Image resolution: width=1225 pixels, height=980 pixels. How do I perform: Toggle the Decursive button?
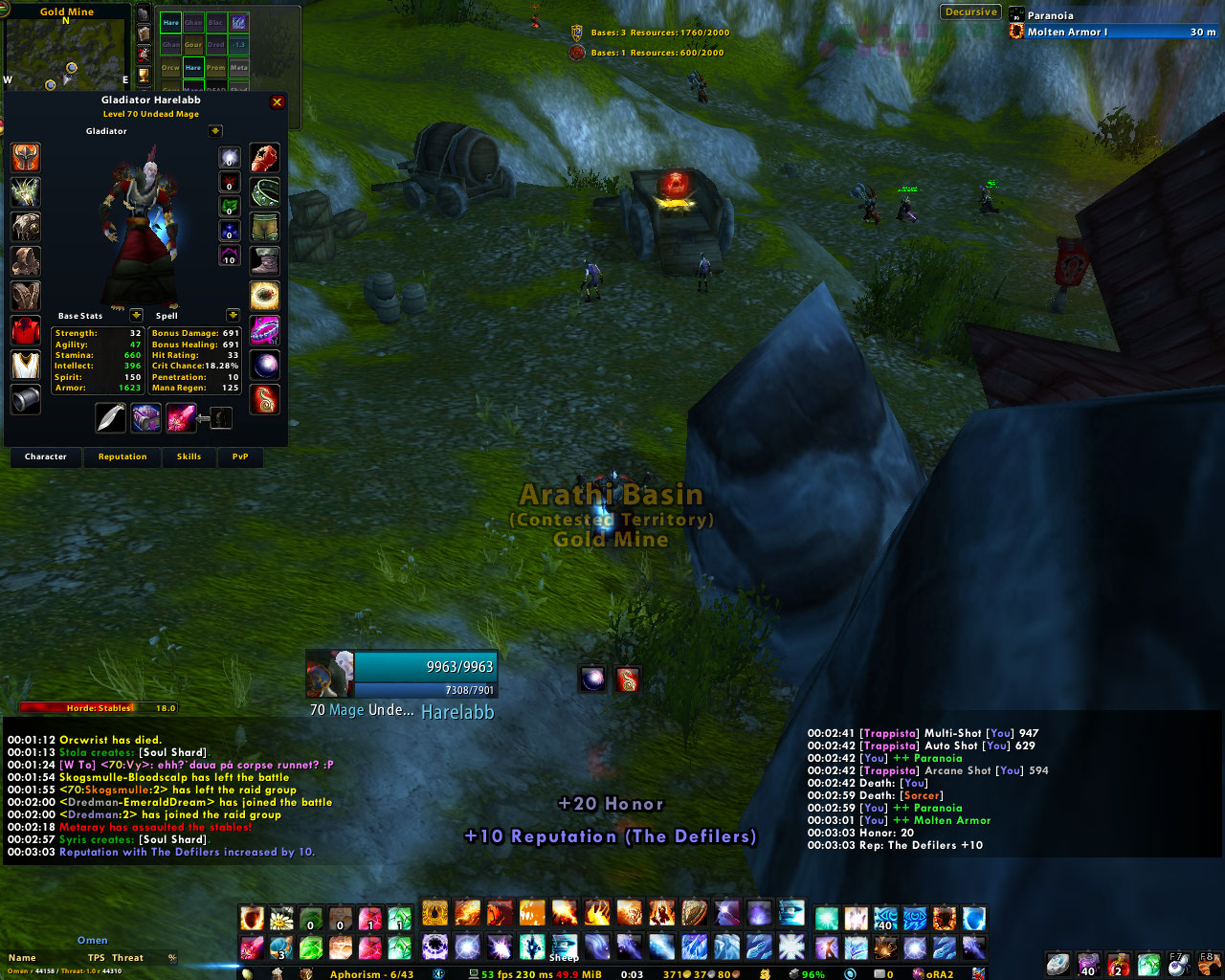click(970, 12)
